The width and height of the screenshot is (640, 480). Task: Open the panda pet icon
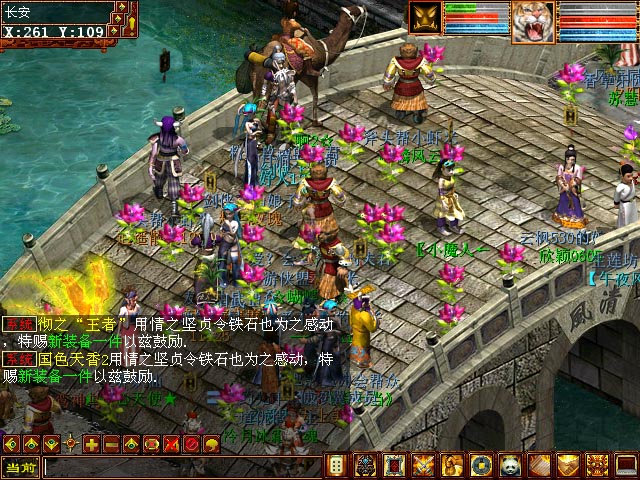pyautogui.click(x=511, y=465)
